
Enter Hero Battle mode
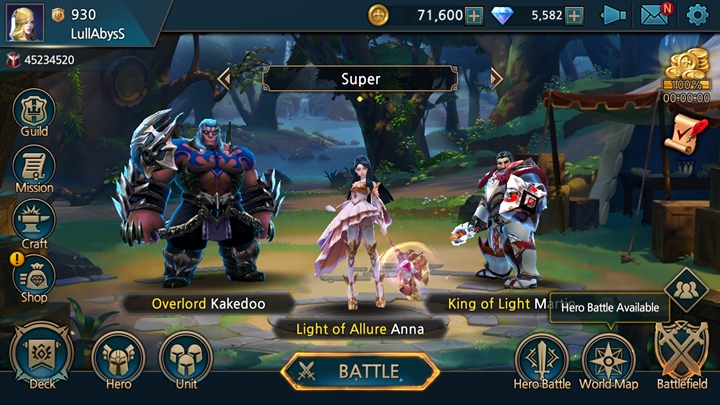[x=541, y=359]
